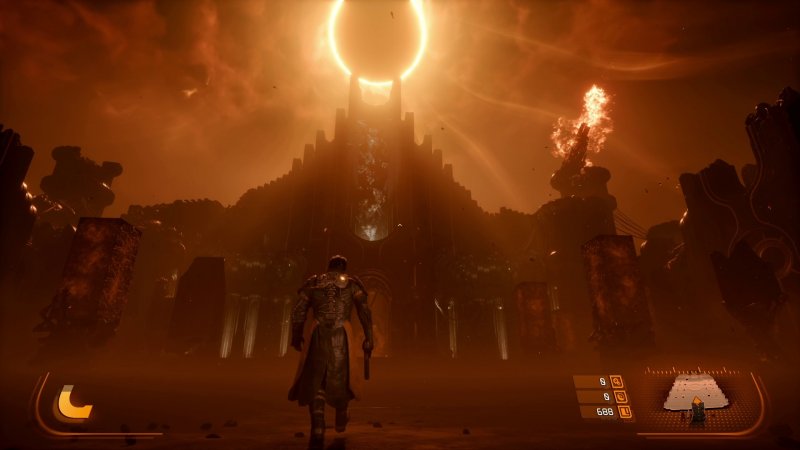Click the minimap in the corner panel
Image resolution: width=800 pixels, height=450 pixels.
[698, 398]
